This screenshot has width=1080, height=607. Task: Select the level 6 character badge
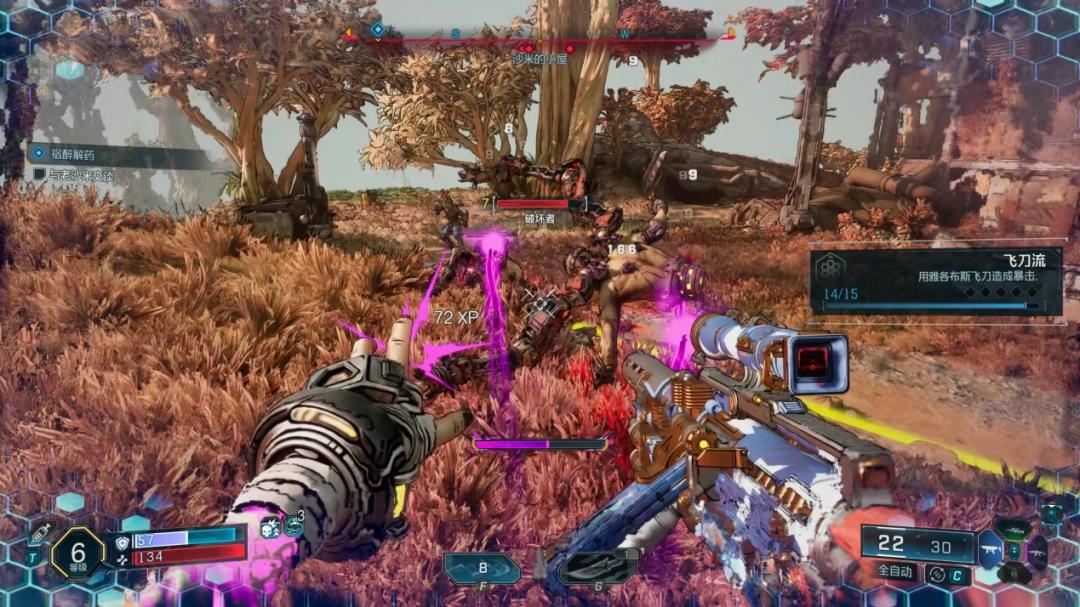coord(76,552)
